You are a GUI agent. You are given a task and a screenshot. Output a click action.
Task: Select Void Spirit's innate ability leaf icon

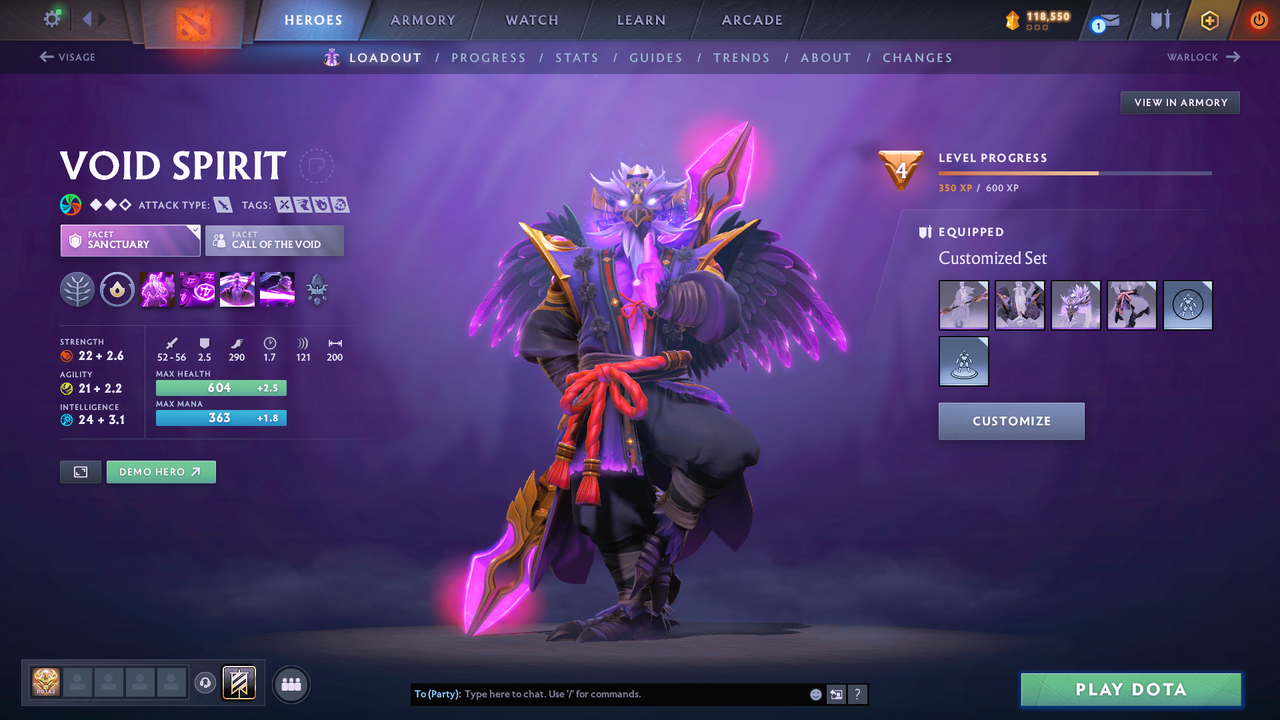click(77, 289)
